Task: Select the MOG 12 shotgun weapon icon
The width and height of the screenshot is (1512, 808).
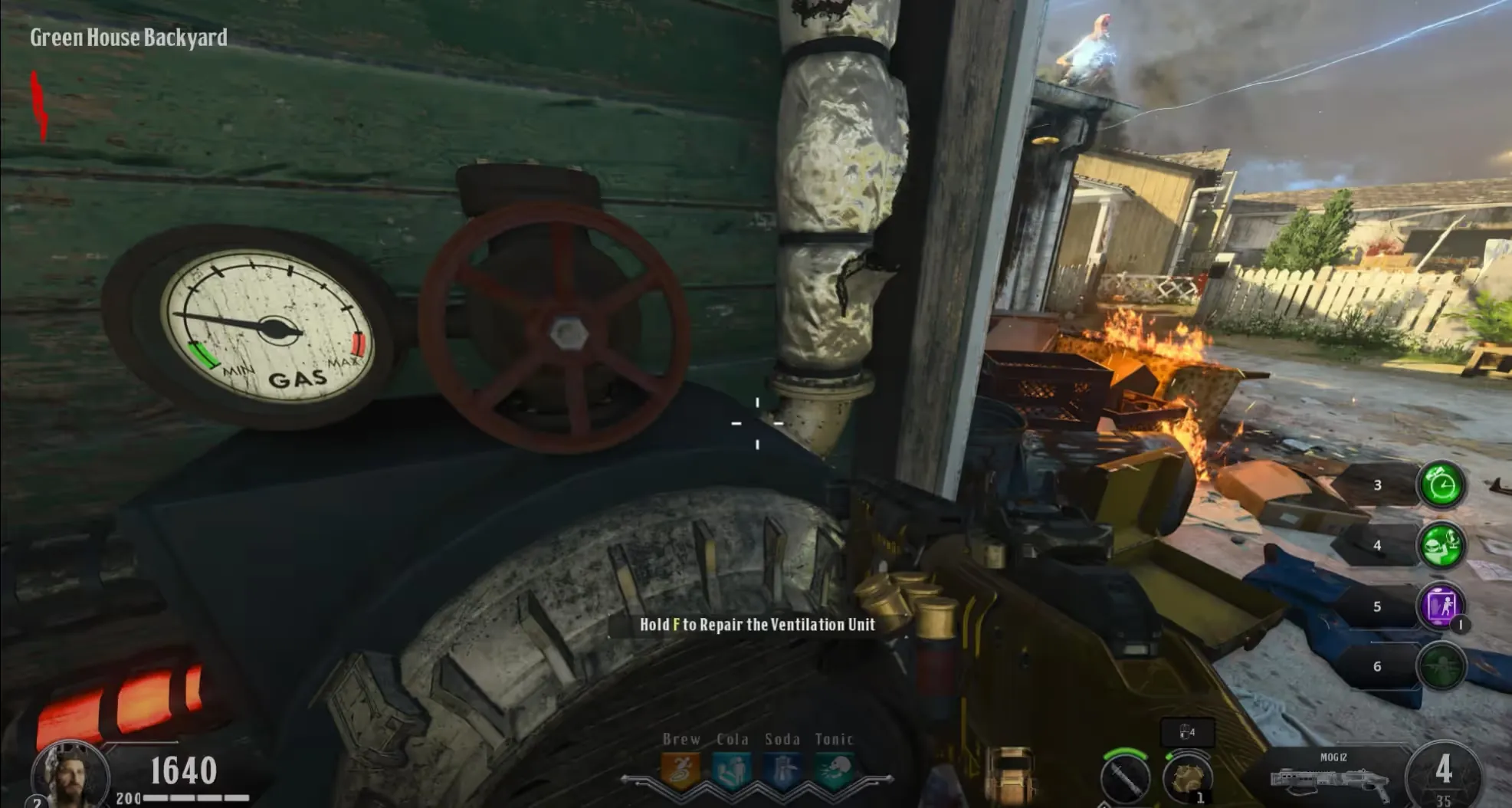Action: click(1329, 780)
